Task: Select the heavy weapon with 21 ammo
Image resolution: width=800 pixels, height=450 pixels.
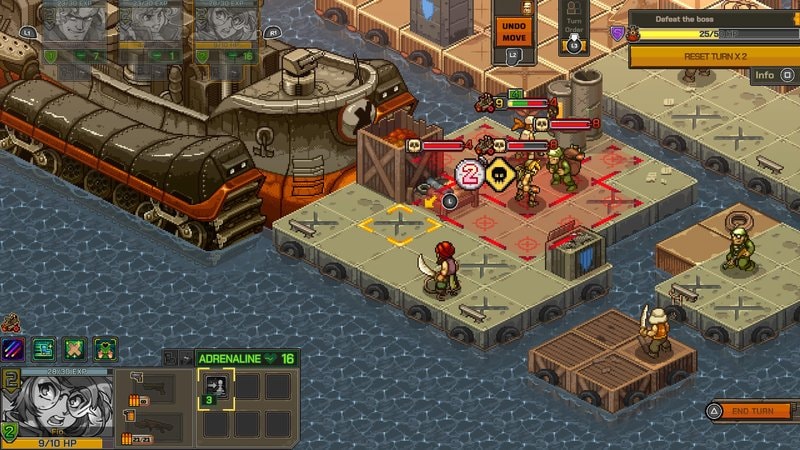Action: coord(148,425)
